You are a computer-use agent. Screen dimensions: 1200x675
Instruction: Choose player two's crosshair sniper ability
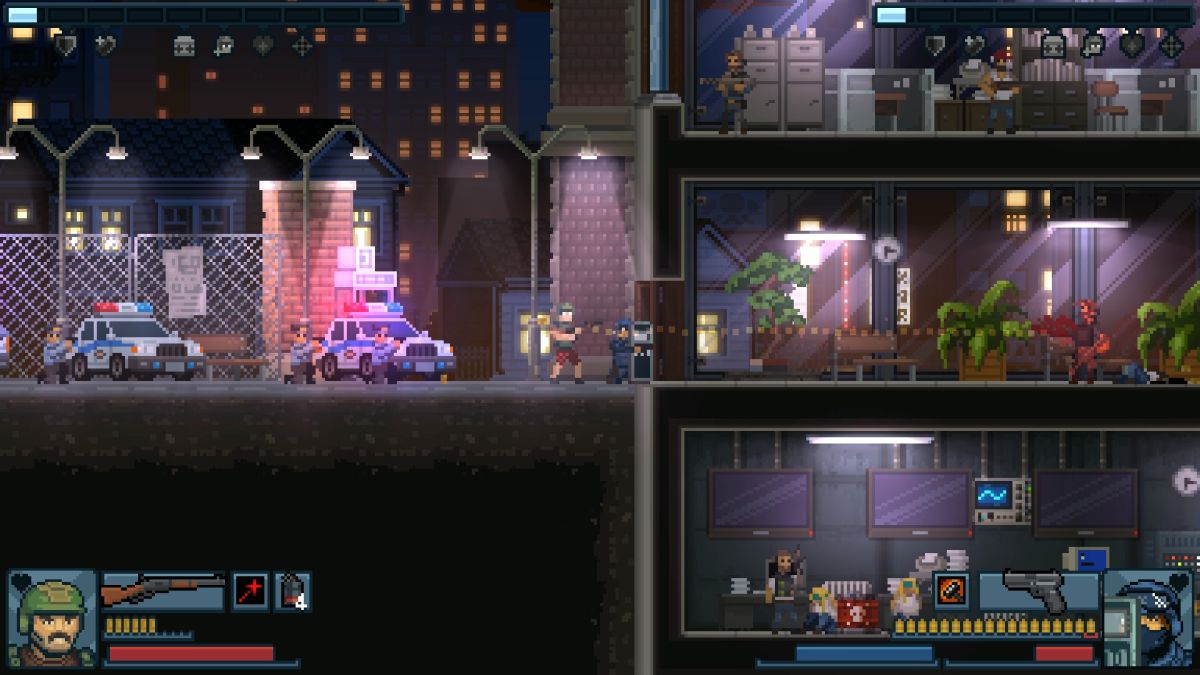(x=1171, y=45)
